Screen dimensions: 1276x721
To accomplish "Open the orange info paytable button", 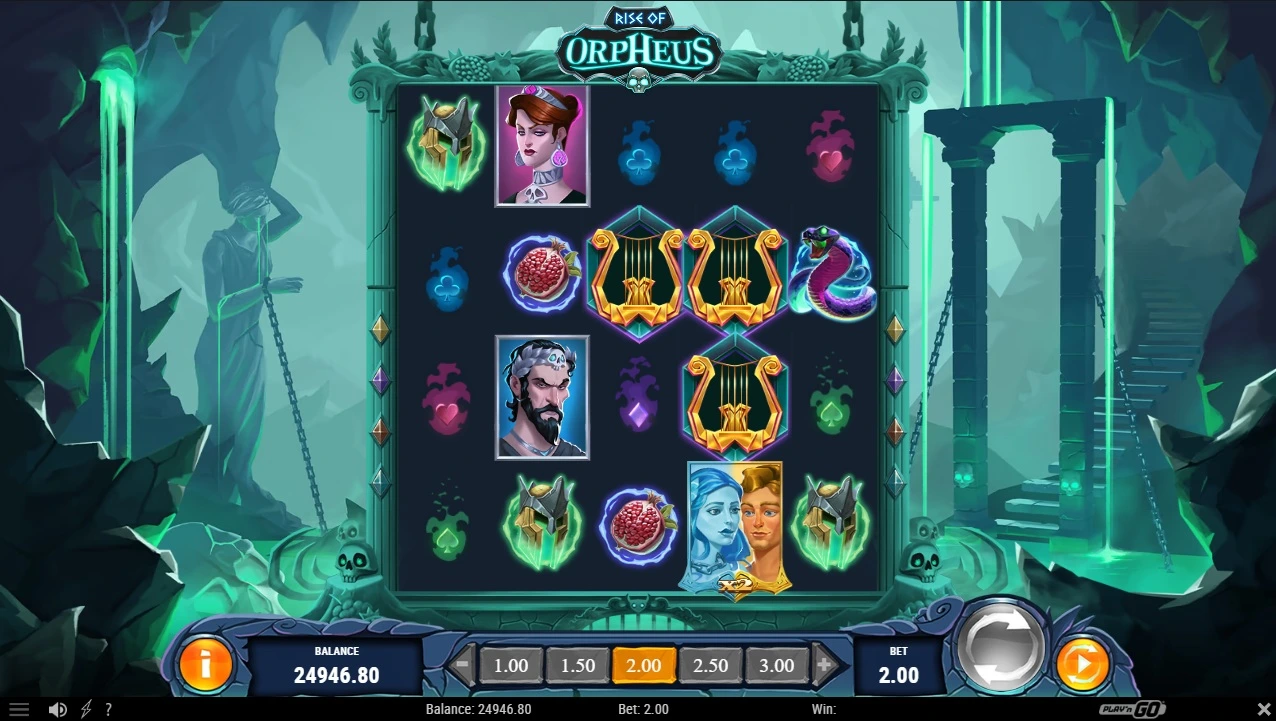I will click(205, 663).
